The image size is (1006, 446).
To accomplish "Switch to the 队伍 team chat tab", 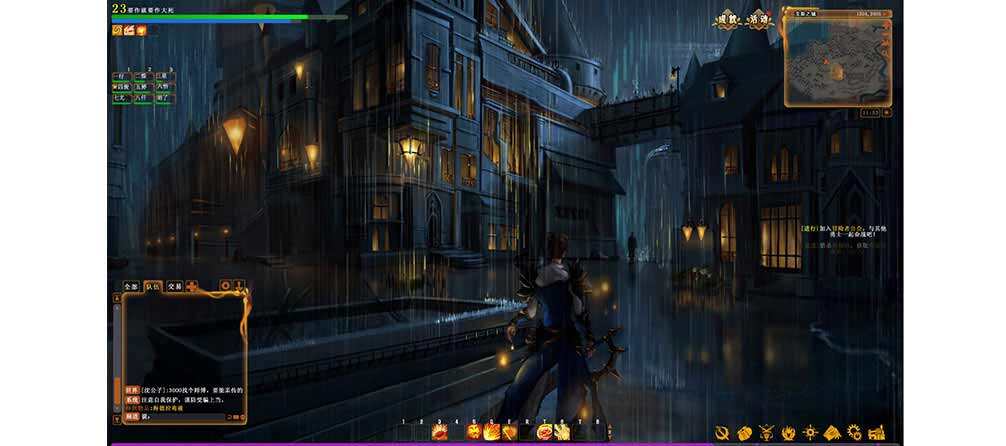I will pyautogui.click(x=153, y=286).
